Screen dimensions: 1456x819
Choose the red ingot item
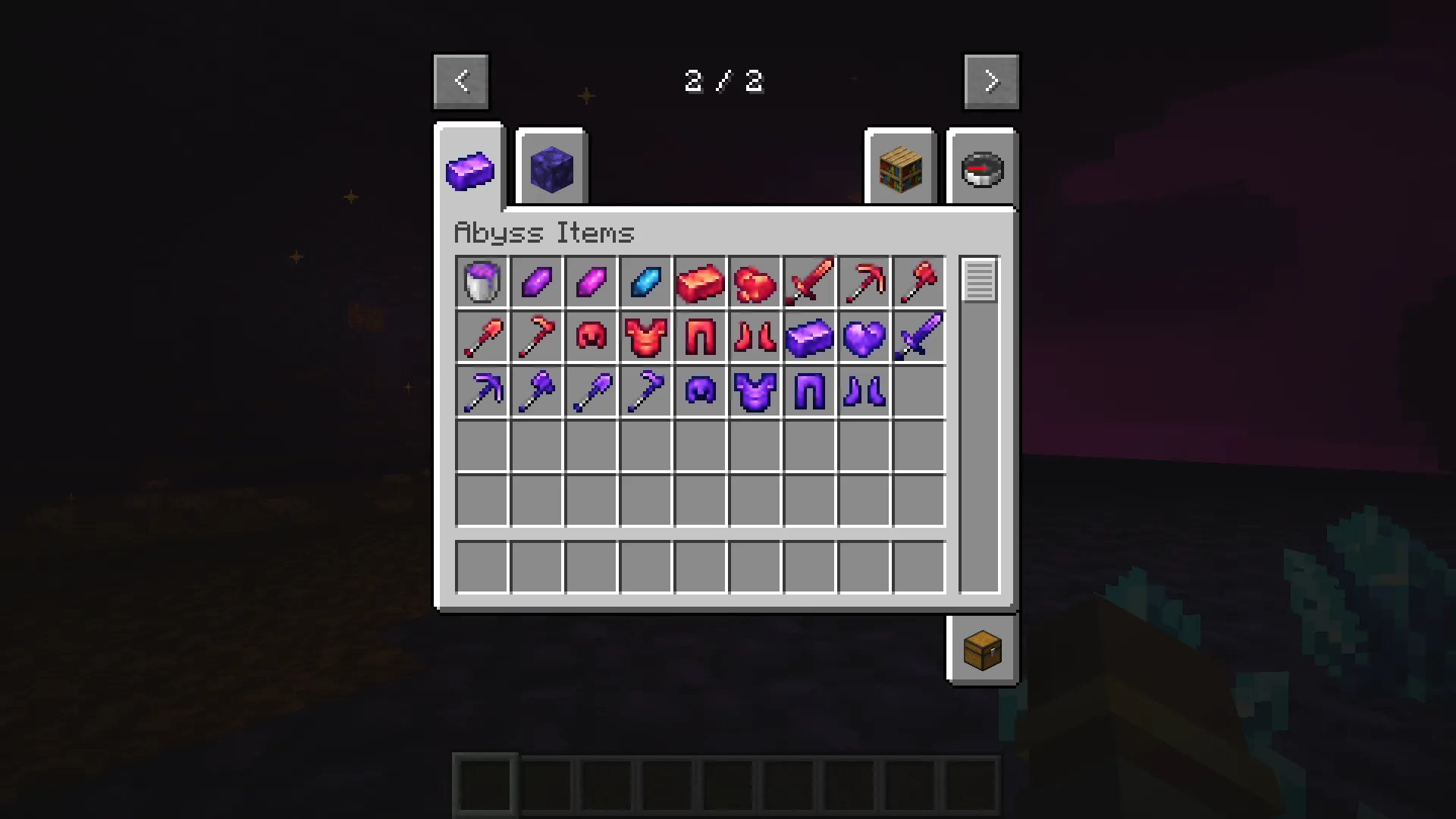tap(699, 282)
